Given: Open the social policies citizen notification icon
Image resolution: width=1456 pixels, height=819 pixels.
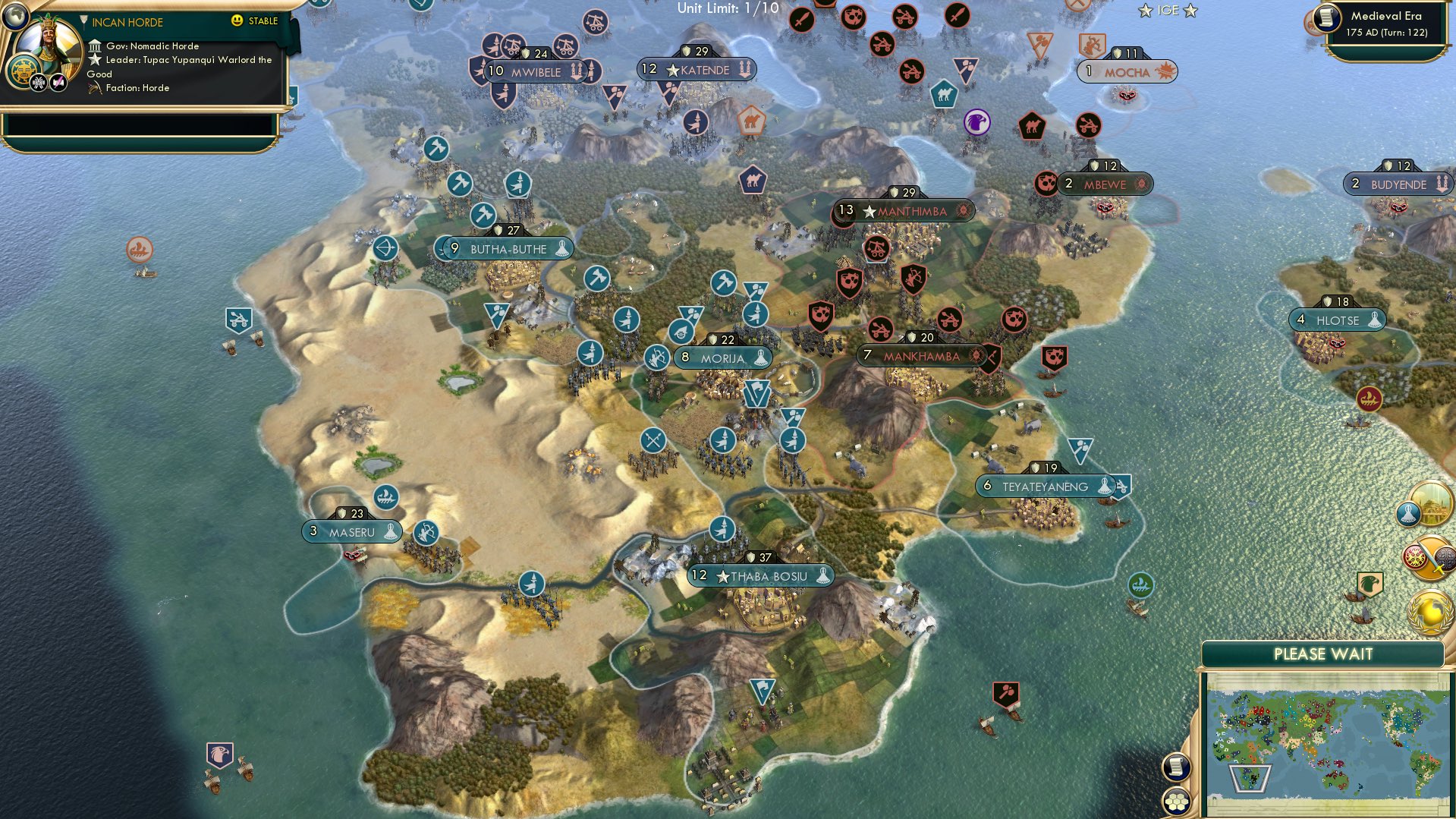Looking at the screenshot, I should point(1407,513).
